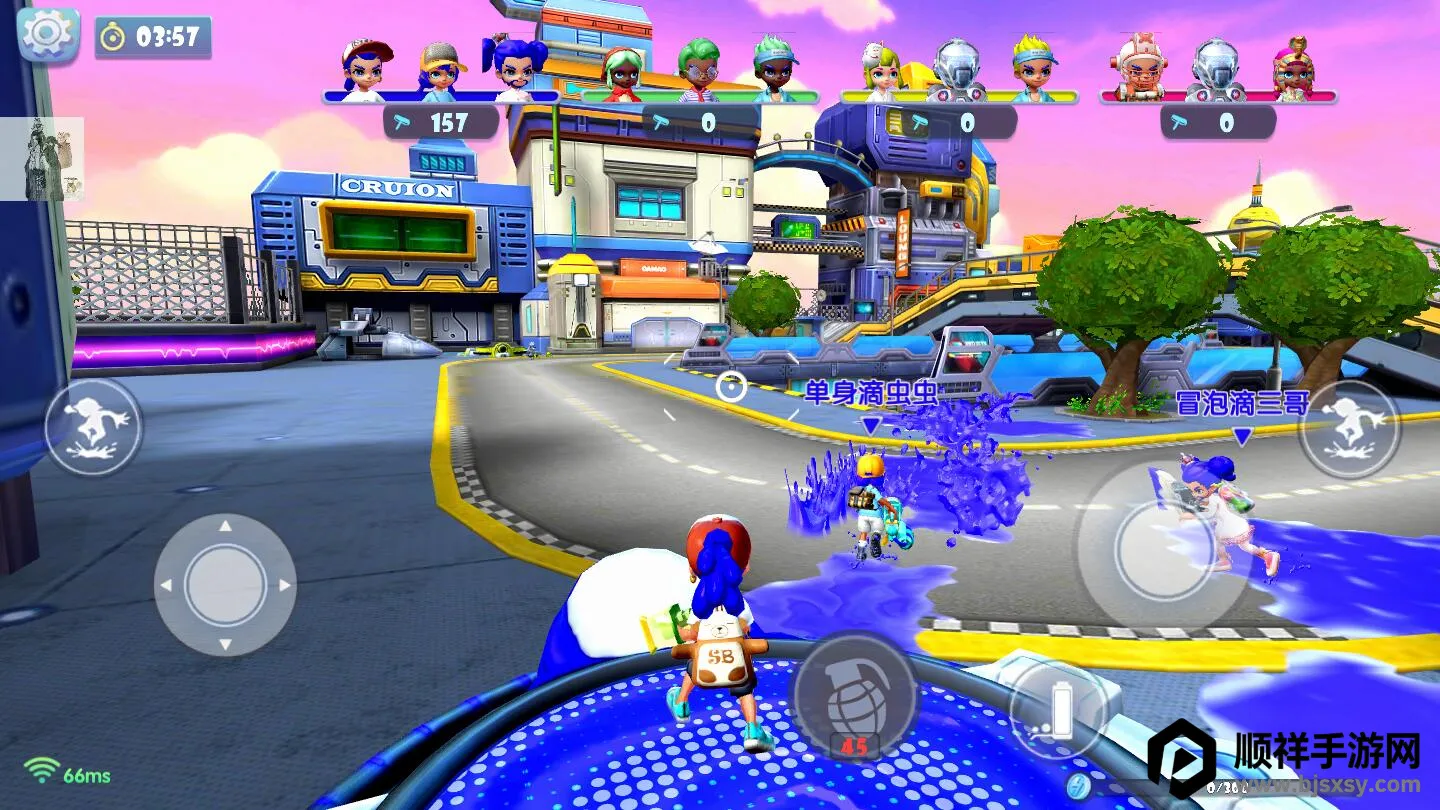The height and width of the screenshot is (810, 1440).
Task: Open the gear settings menu
Action: pyautogui.click(x=48, y=35)
